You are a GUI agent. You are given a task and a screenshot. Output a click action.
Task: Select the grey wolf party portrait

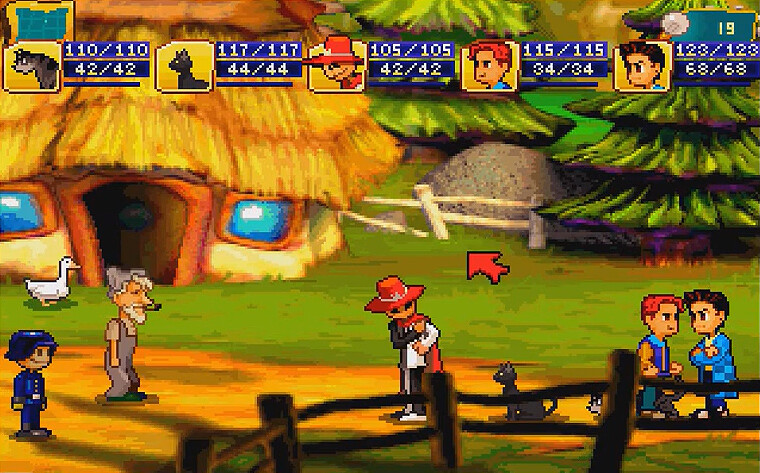(x=32, y=67)
